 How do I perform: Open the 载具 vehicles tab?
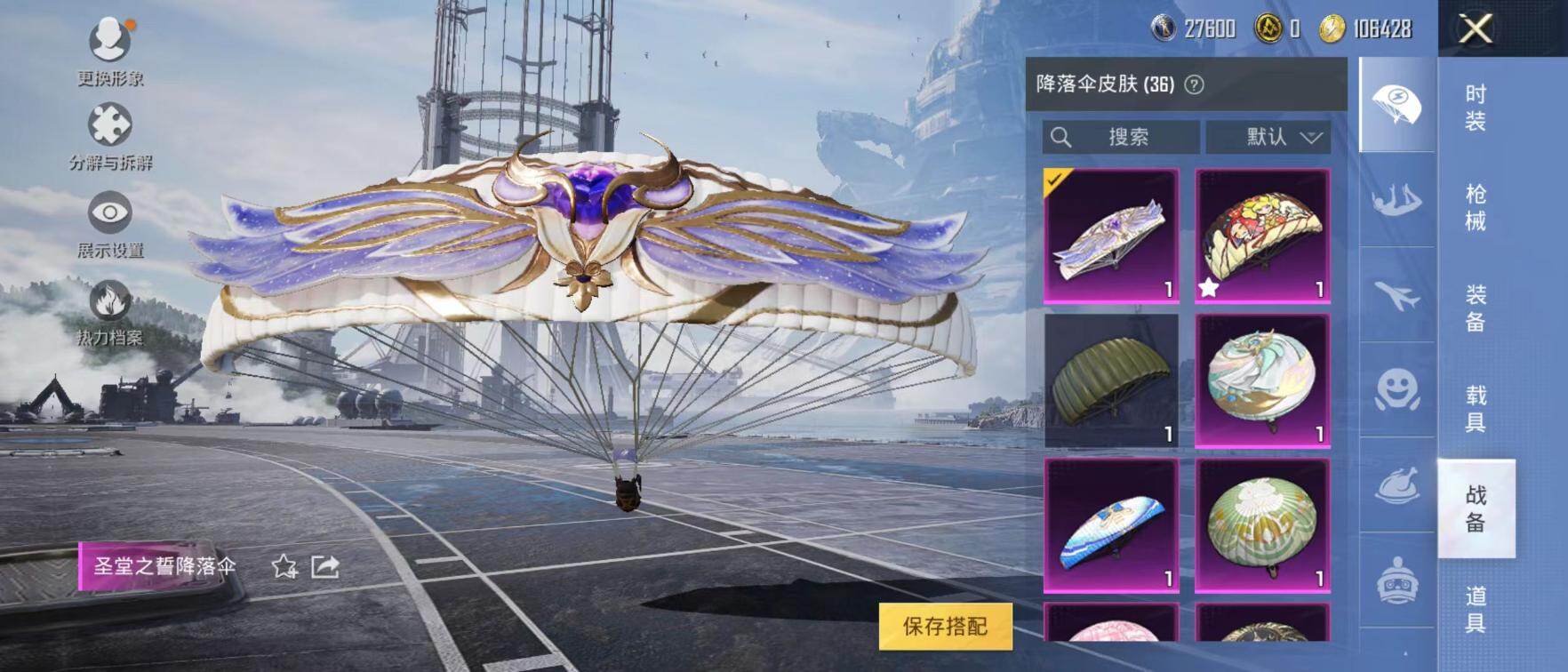[x=1476, y=408]
